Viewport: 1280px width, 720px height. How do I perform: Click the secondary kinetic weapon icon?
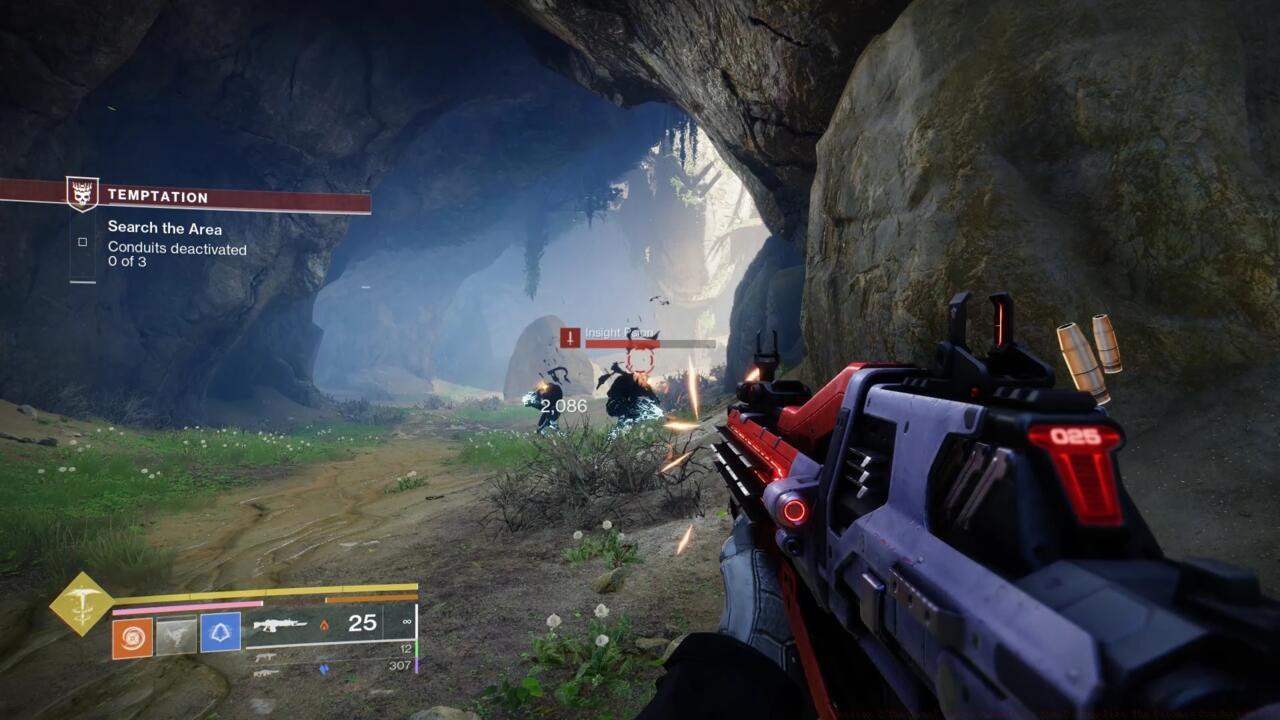coord(265,657)
